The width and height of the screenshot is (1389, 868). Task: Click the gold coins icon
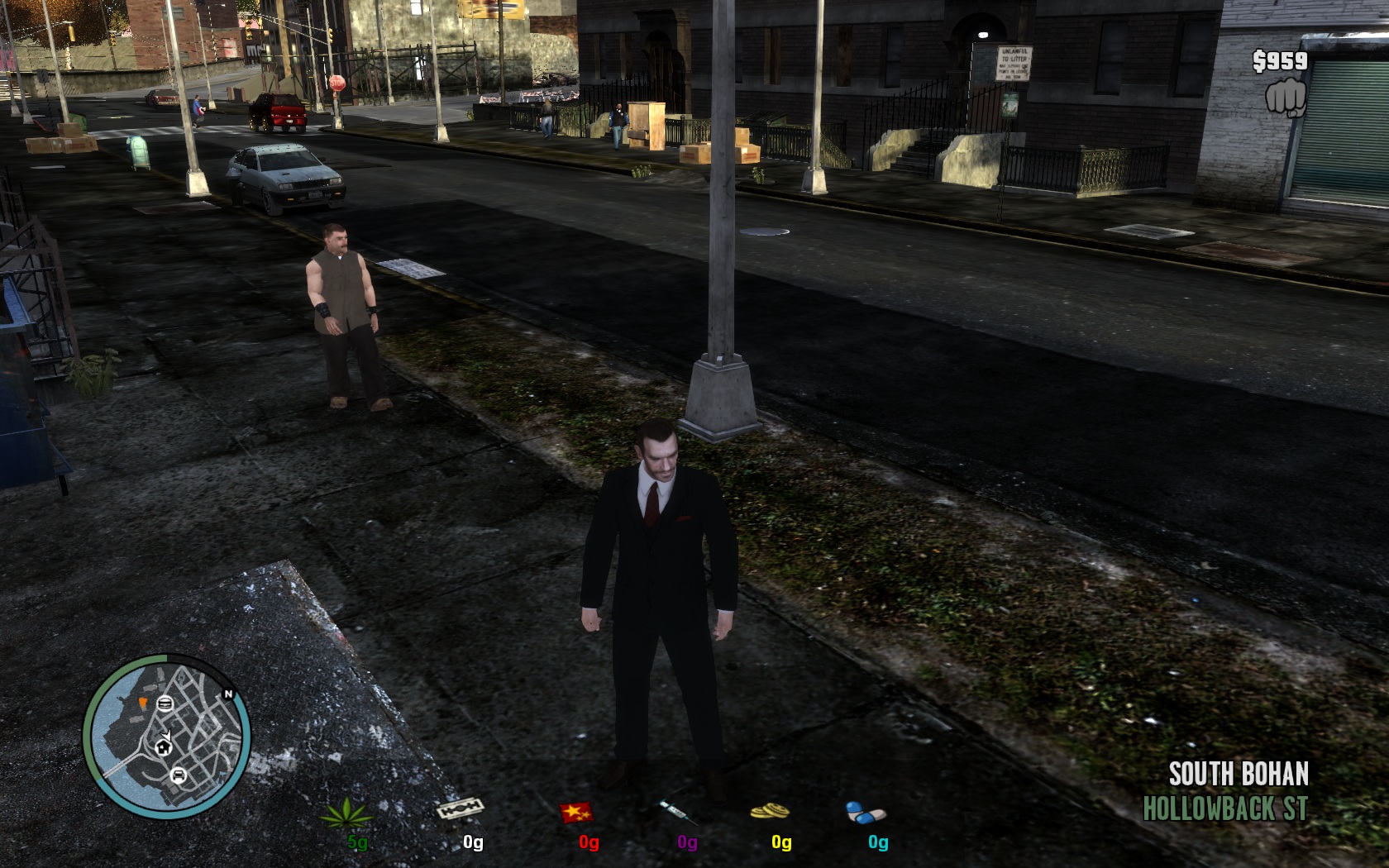pyautogui.click(x=770, y=812)
